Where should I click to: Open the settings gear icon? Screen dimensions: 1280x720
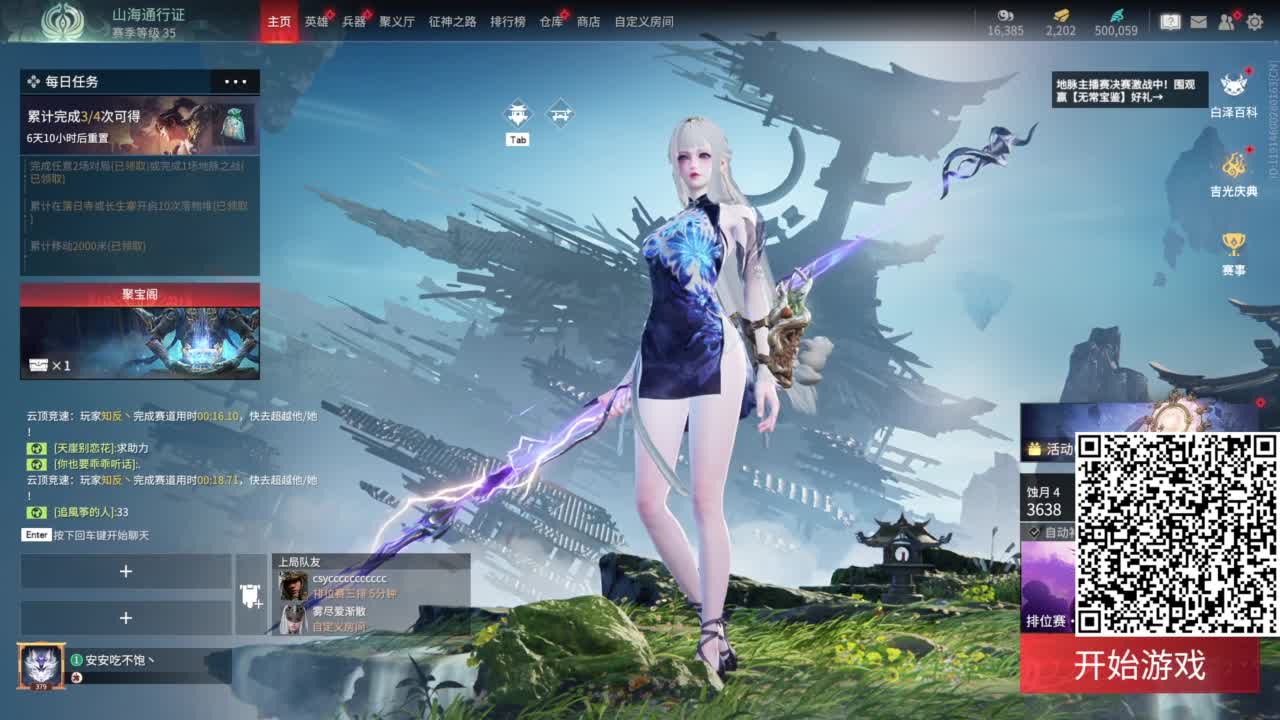tap(1255, 20)
